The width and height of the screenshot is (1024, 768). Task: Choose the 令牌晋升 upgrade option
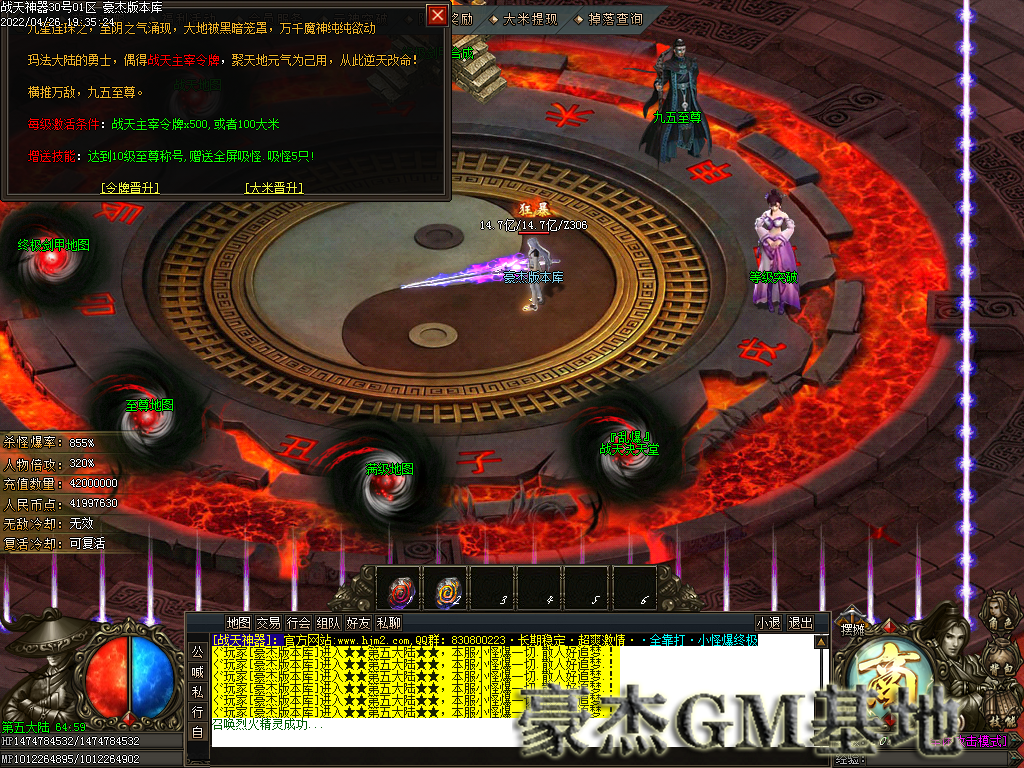130,187
